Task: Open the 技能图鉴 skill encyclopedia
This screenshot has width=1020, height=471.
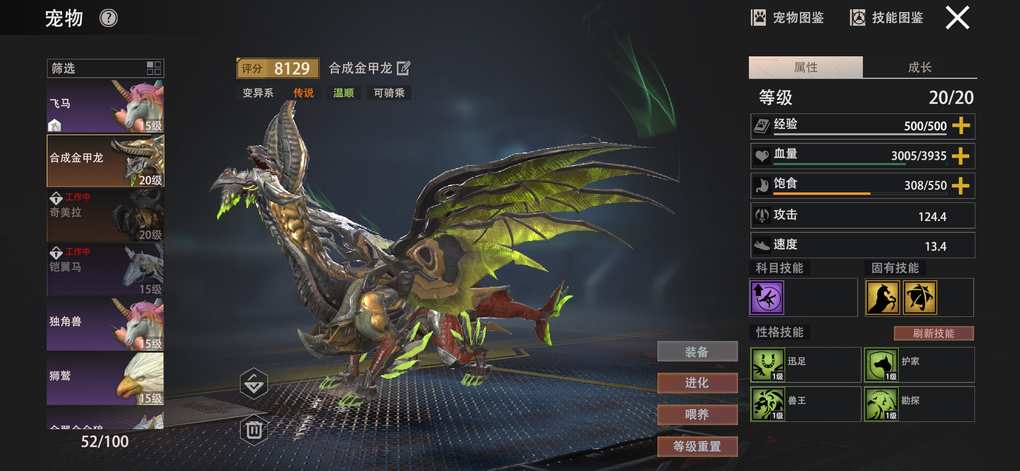Action: point(886,17)
